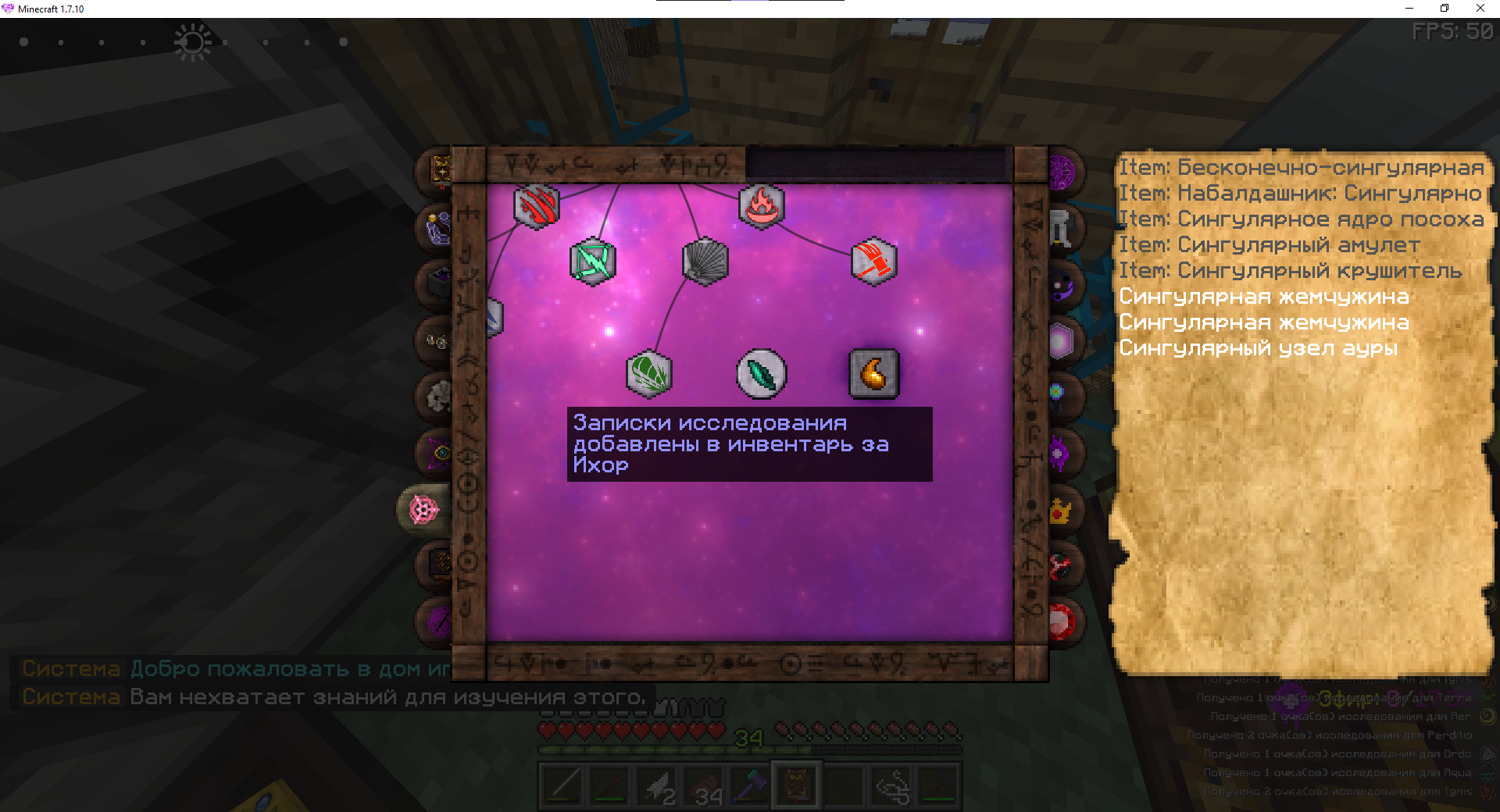Open the yin-yang orb category tab
Screen dimensions: 1500x812
pyautogui.click(x=1061, y=286)
